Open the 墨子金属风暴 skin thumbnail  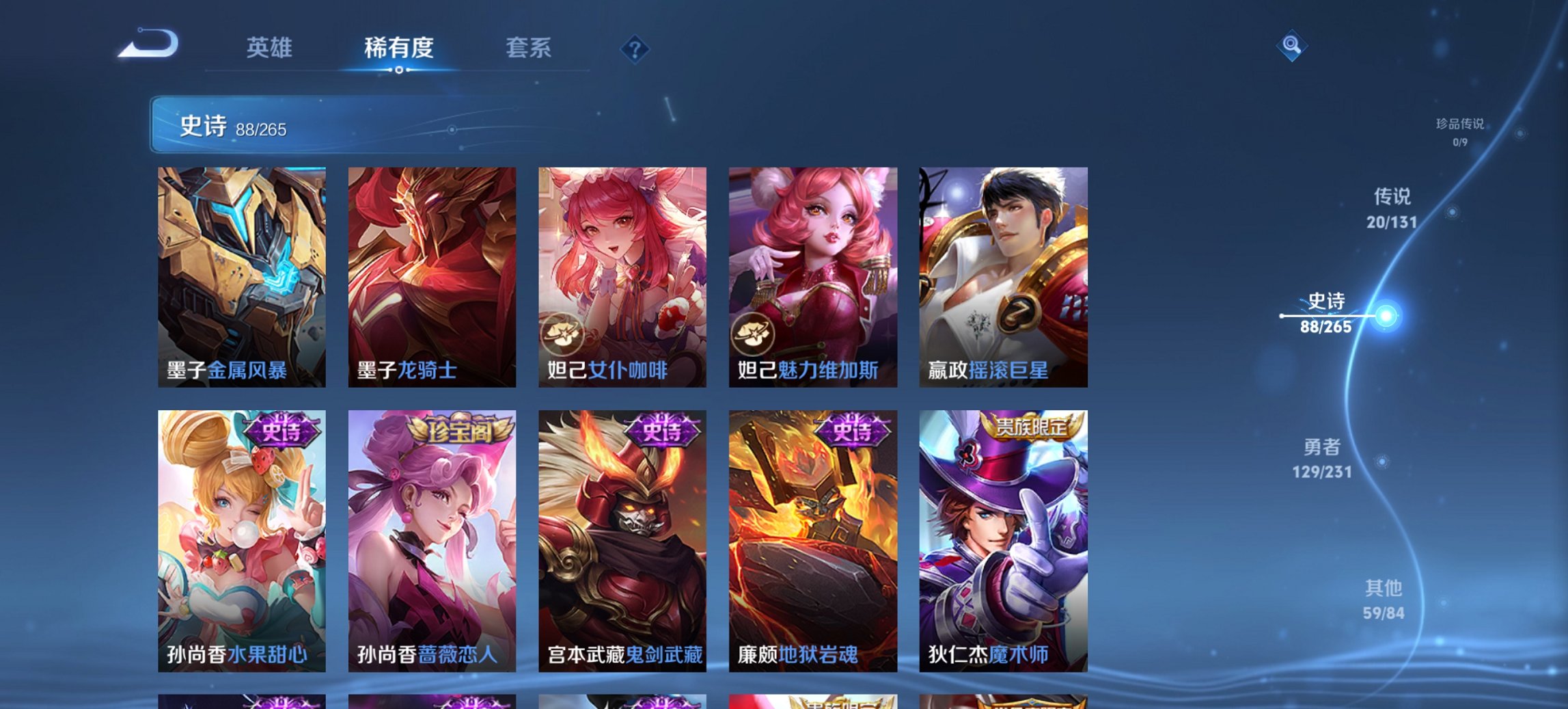pyautogui.click(x=240, y=273)
